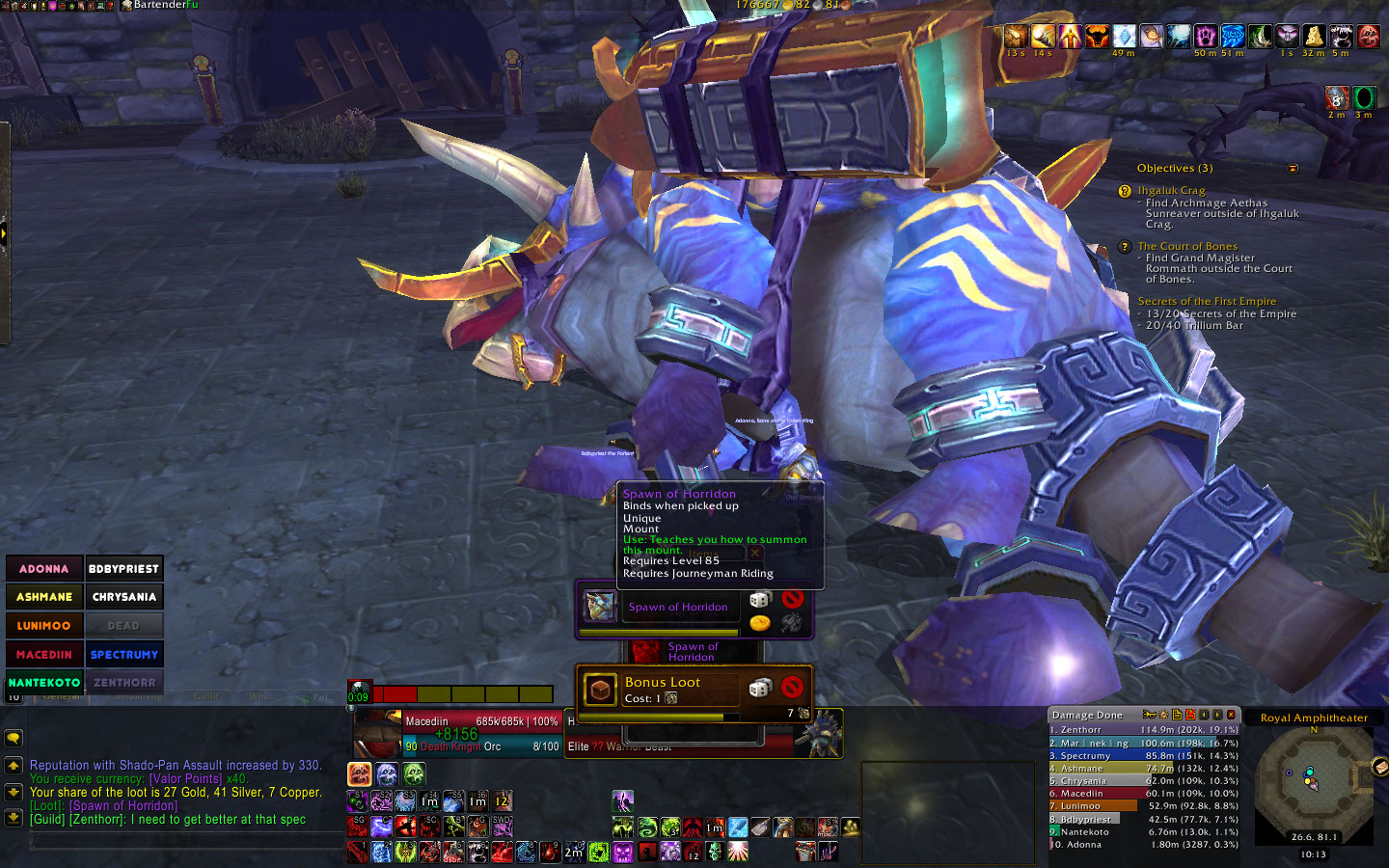Screen dimensions: 1389x868
Task: Pass on the Spawn of Horridon roll
Action: [793, 599]
